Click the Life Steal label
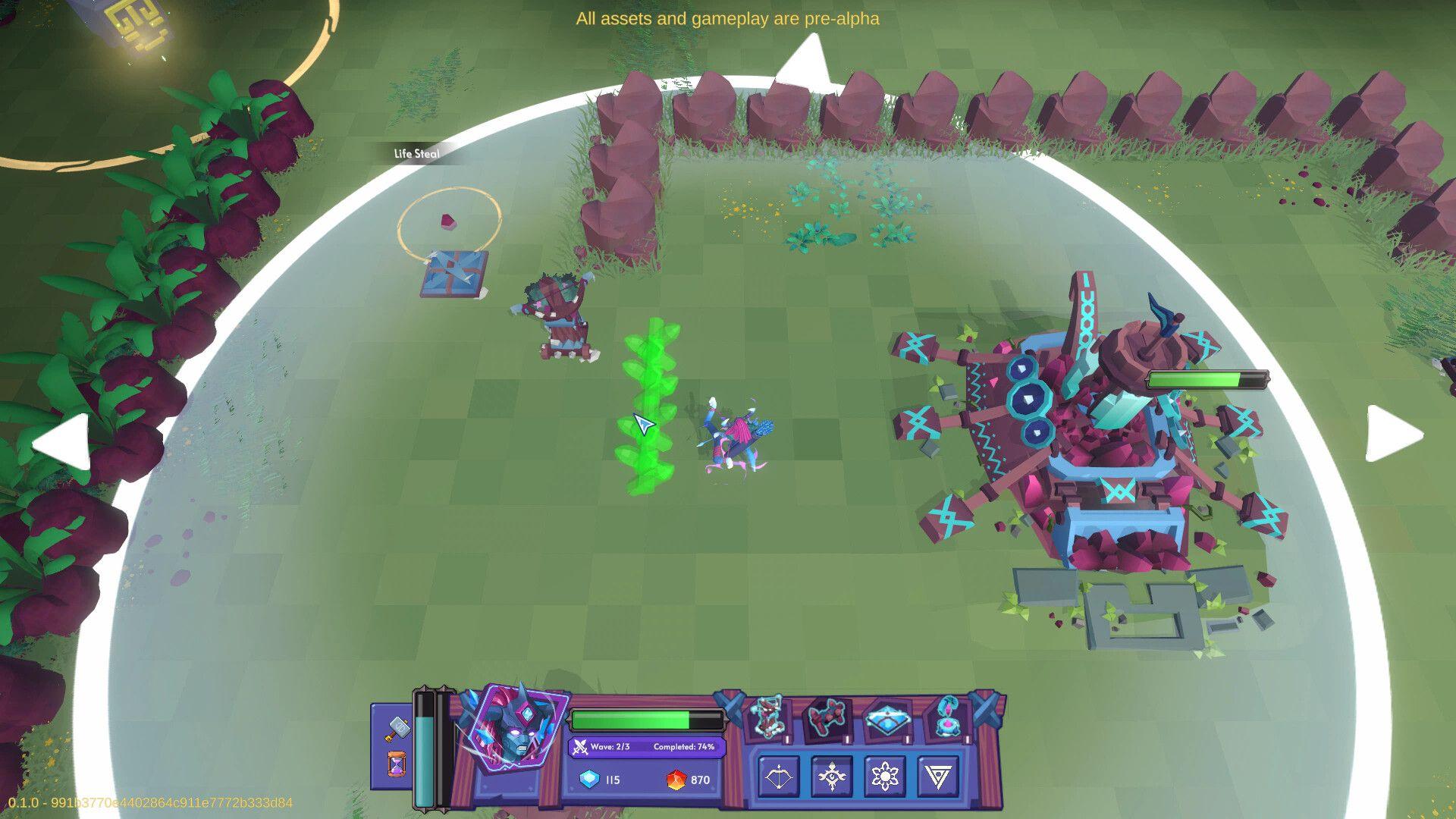This screenshot has height=819, width=1456. 416,154
